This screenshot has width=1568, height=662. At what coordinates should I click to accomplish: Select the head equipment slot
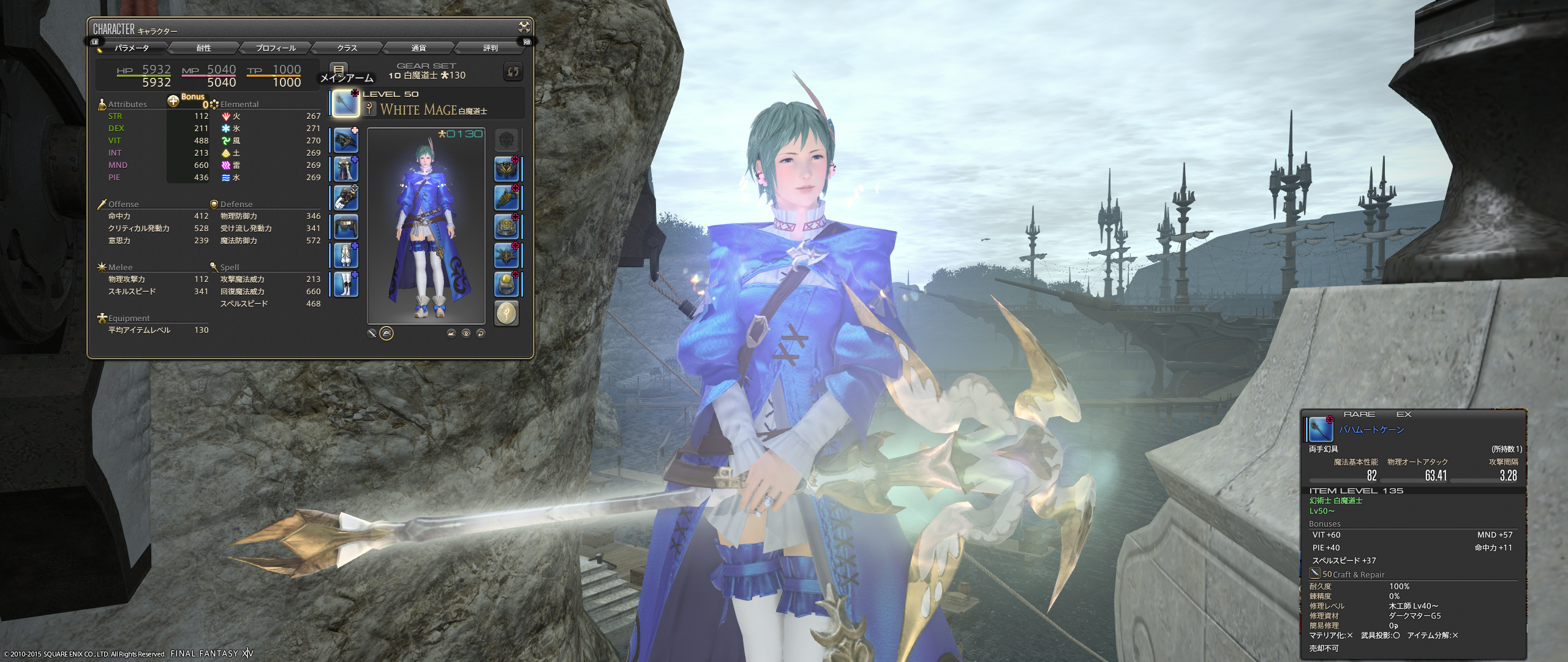click(x=345, y=140)
